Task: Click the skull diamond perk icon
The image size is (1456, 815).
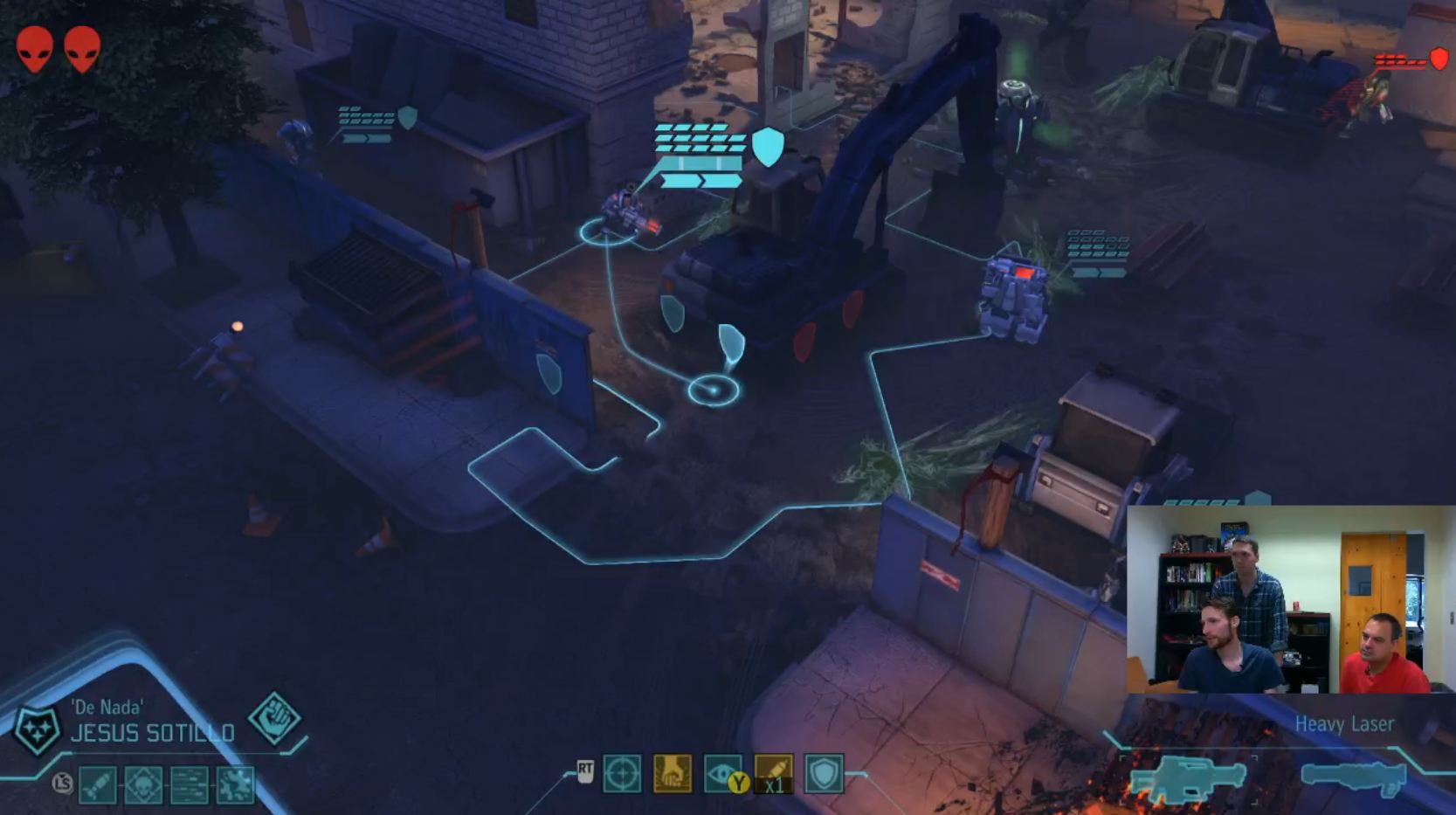Action: click(142, 784)
